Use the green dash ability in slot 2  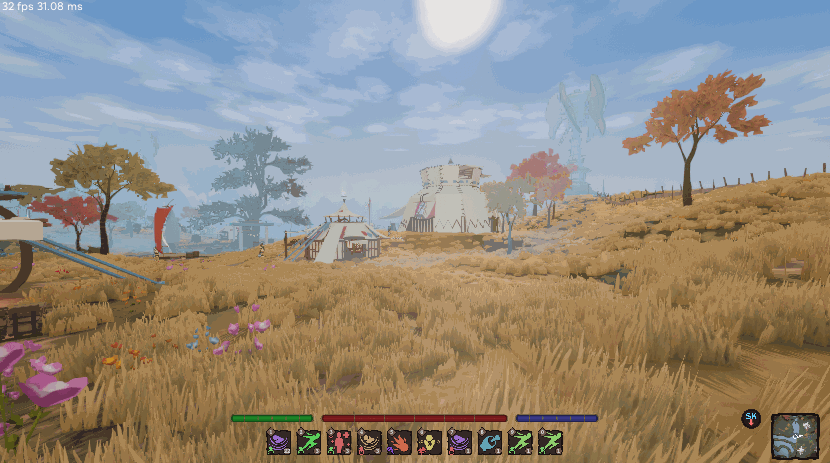click(309, 441)
